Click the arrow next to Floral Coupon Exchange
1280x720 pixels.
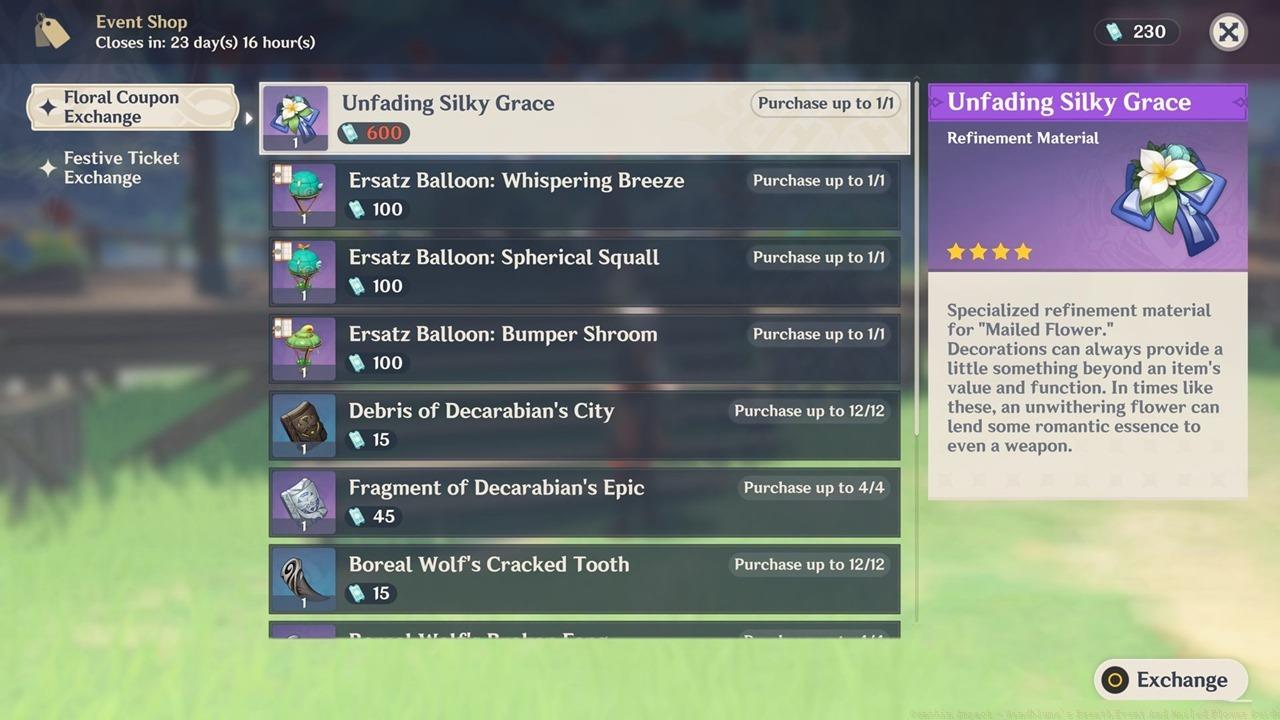(x=247, y=115)
